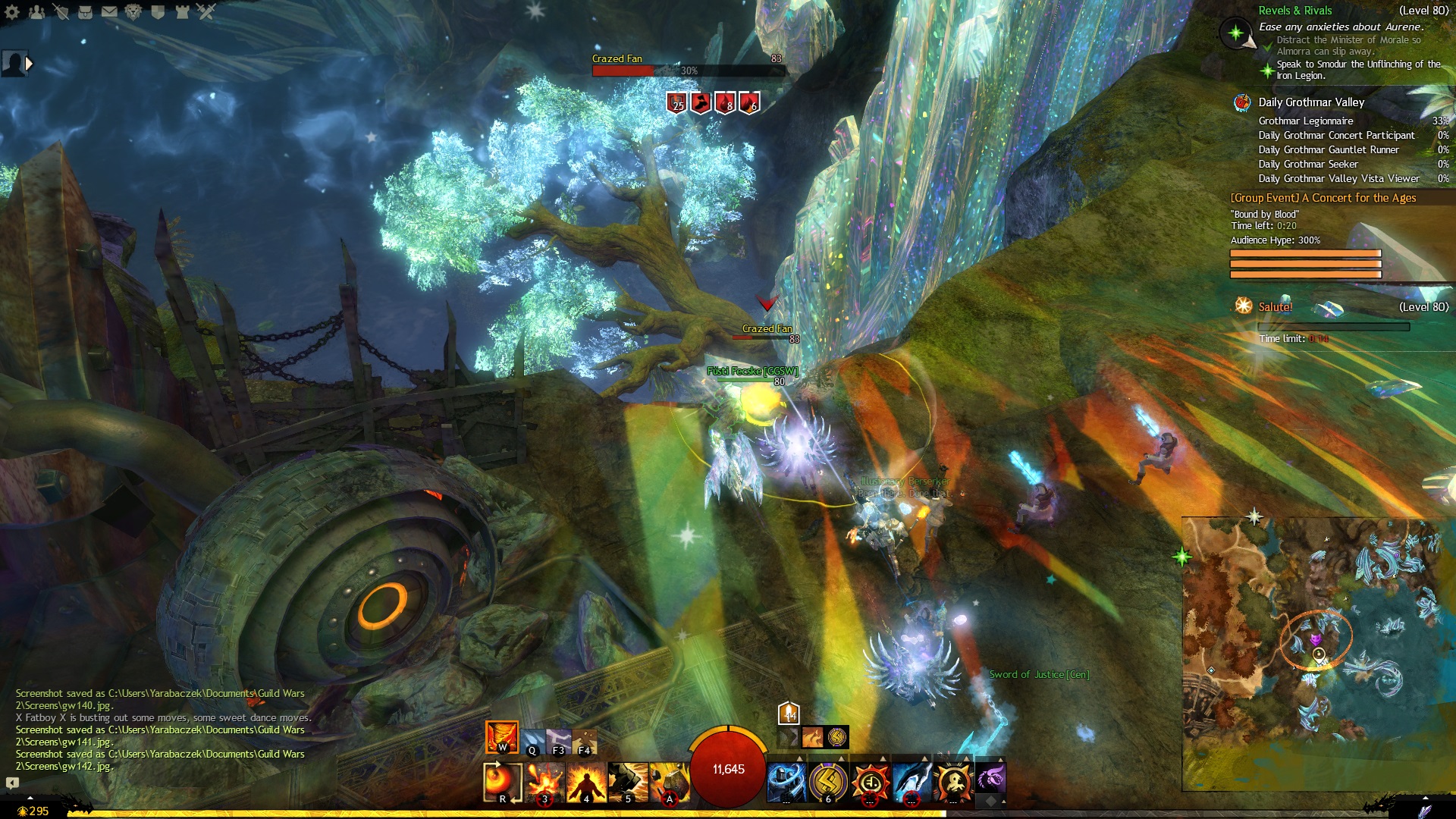Screen dimensions: 1456x819
Task: Activate the purple dragon mount skill
Action: 990,779
